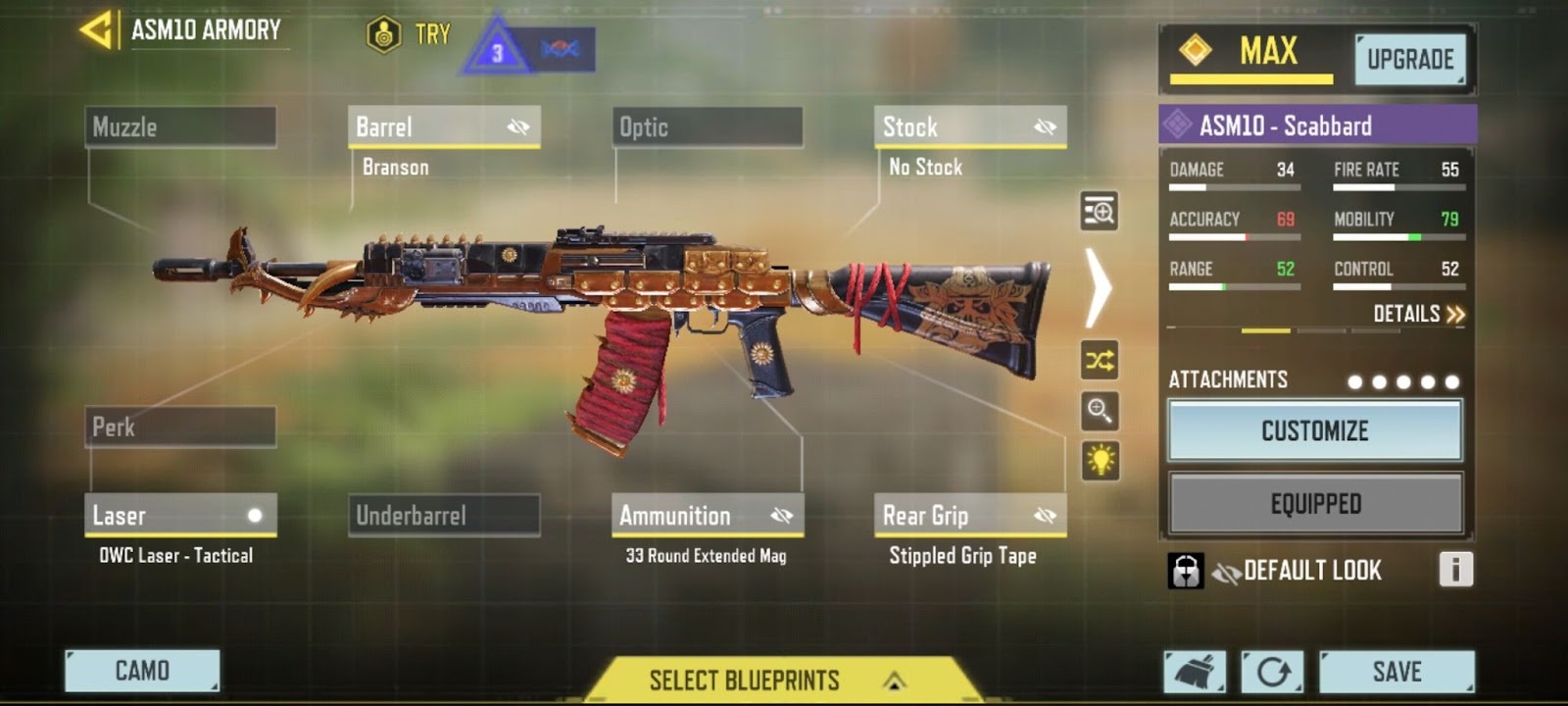This screenshot has width=1568, height=706.
Task: Click the broom clear-attachments icon
Action: pos(1195,672)
